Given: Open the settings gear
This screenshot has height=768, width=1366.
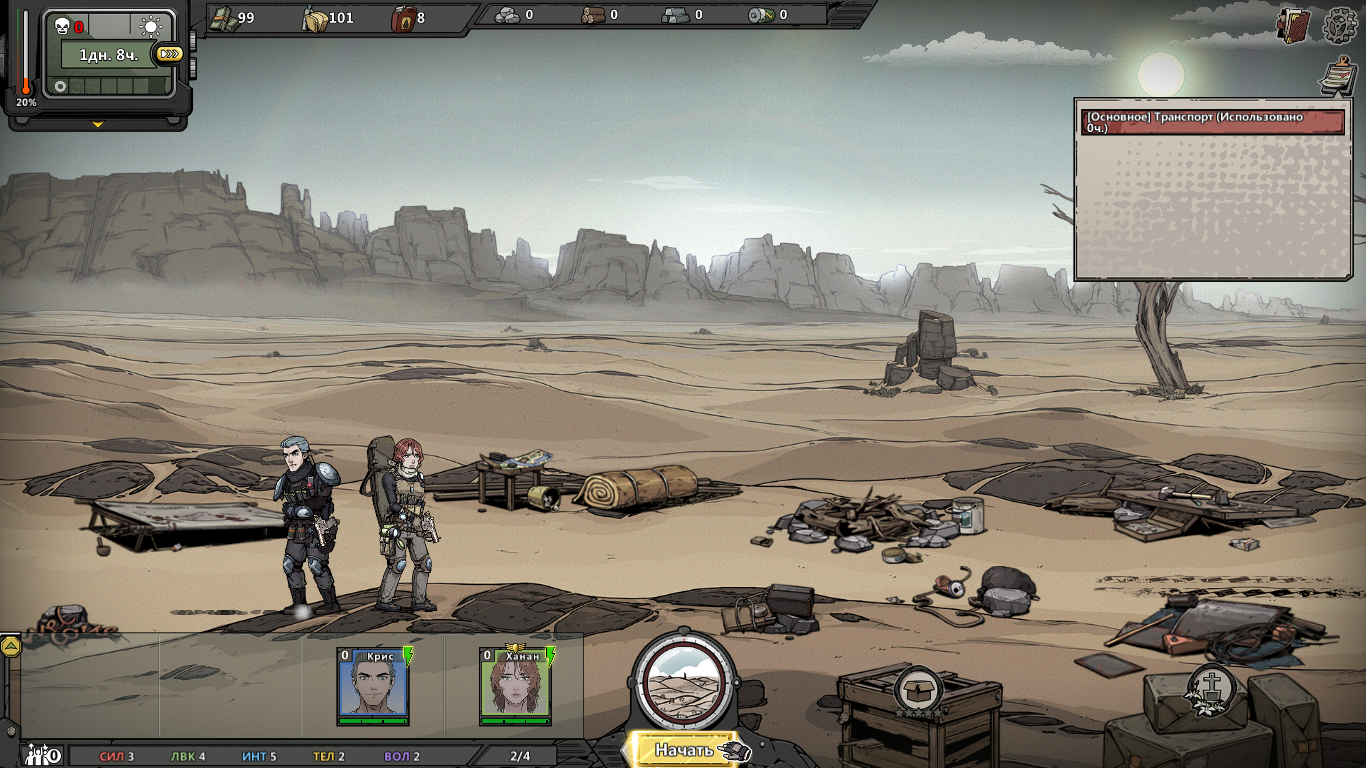Looking at the screenshot, I should point(1339,27).
